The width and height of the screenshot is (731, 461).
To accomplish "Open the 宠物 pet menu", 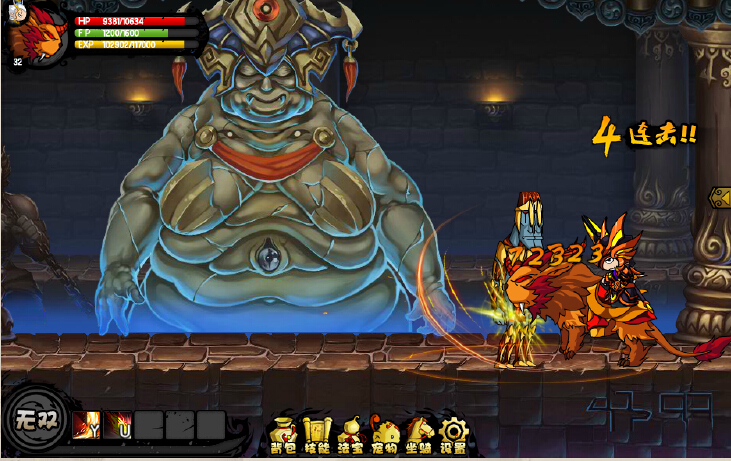I will (385, 434).
